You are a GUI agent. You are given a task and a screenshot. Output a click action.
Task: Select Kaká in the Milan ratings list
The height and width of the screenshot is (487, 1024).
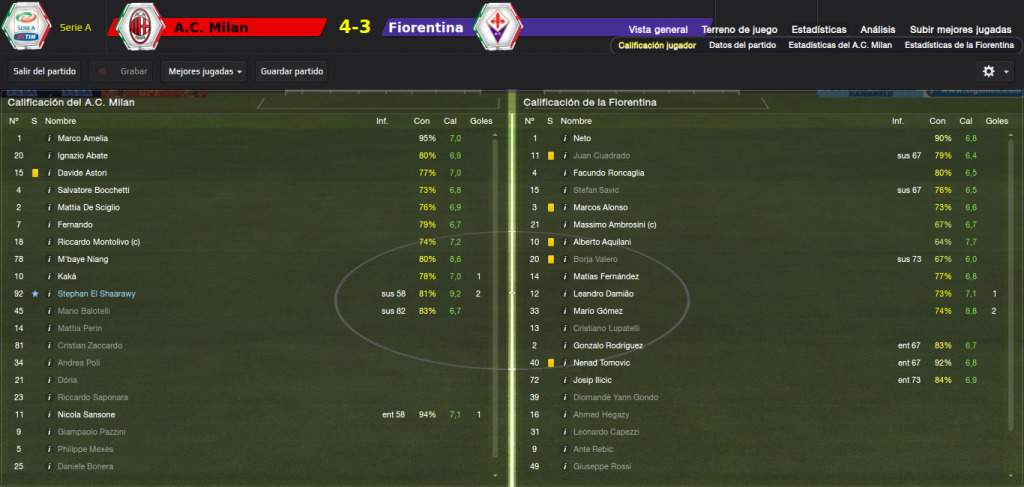(68, 276)
